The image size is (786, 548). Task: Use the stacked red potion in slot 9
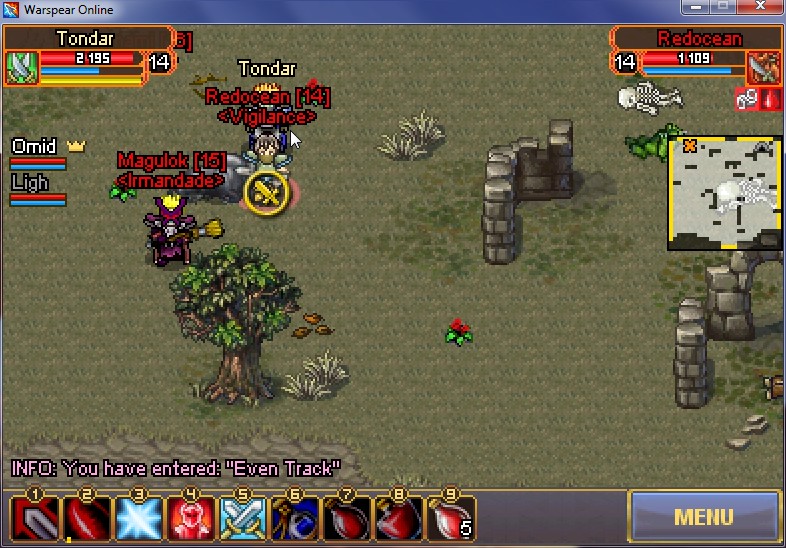coord(450,519)
